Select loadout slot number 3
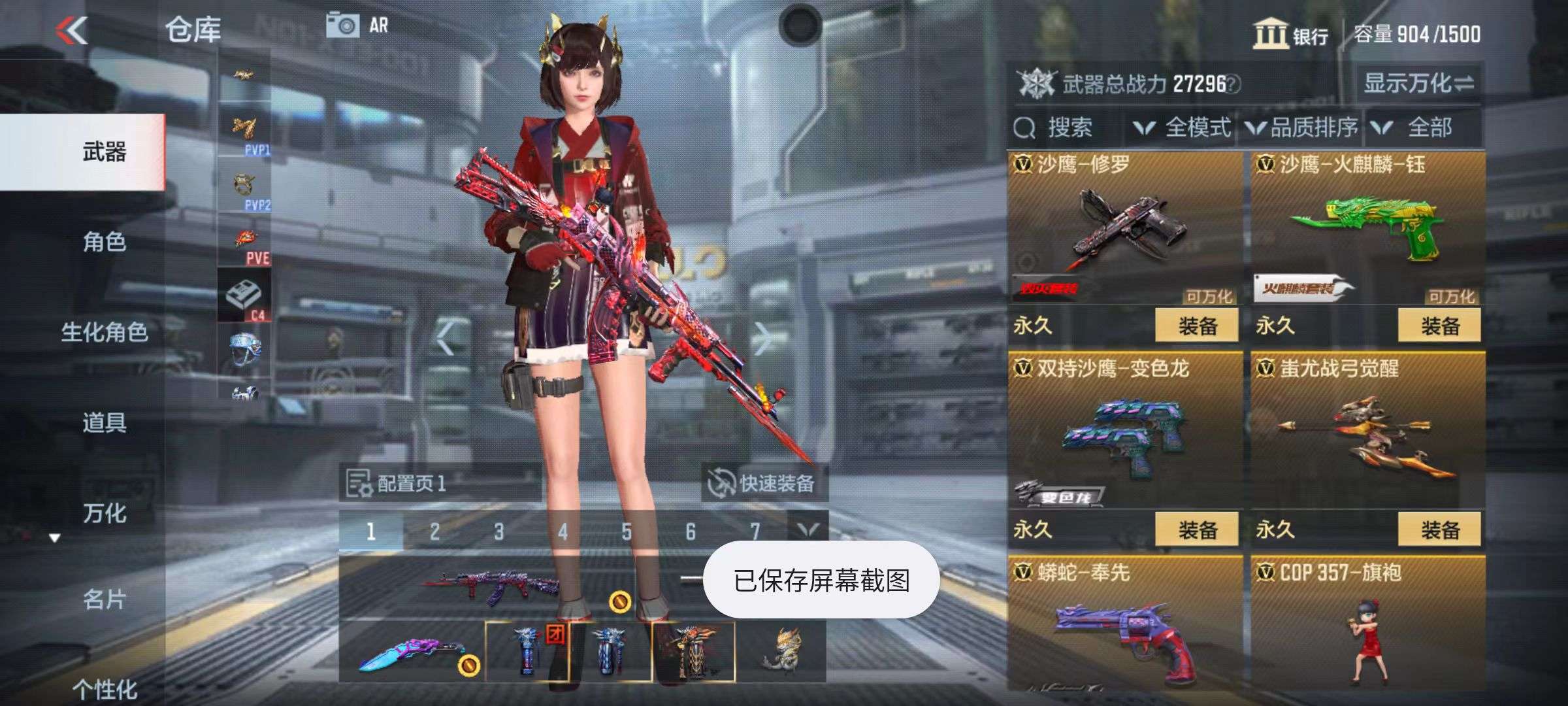This screenshot has height=706, width=1568. [x=498, y=531]
